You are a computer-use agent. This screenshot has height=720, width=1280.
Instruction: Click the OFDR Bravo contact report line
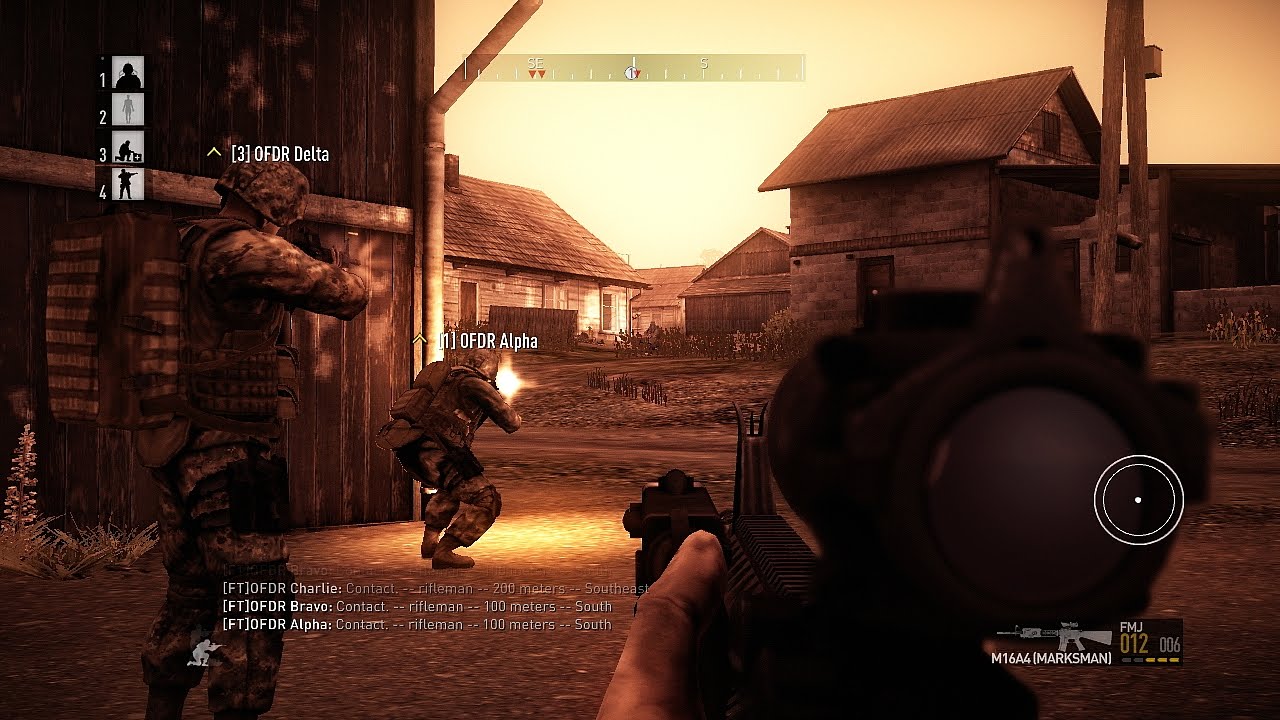416,607
